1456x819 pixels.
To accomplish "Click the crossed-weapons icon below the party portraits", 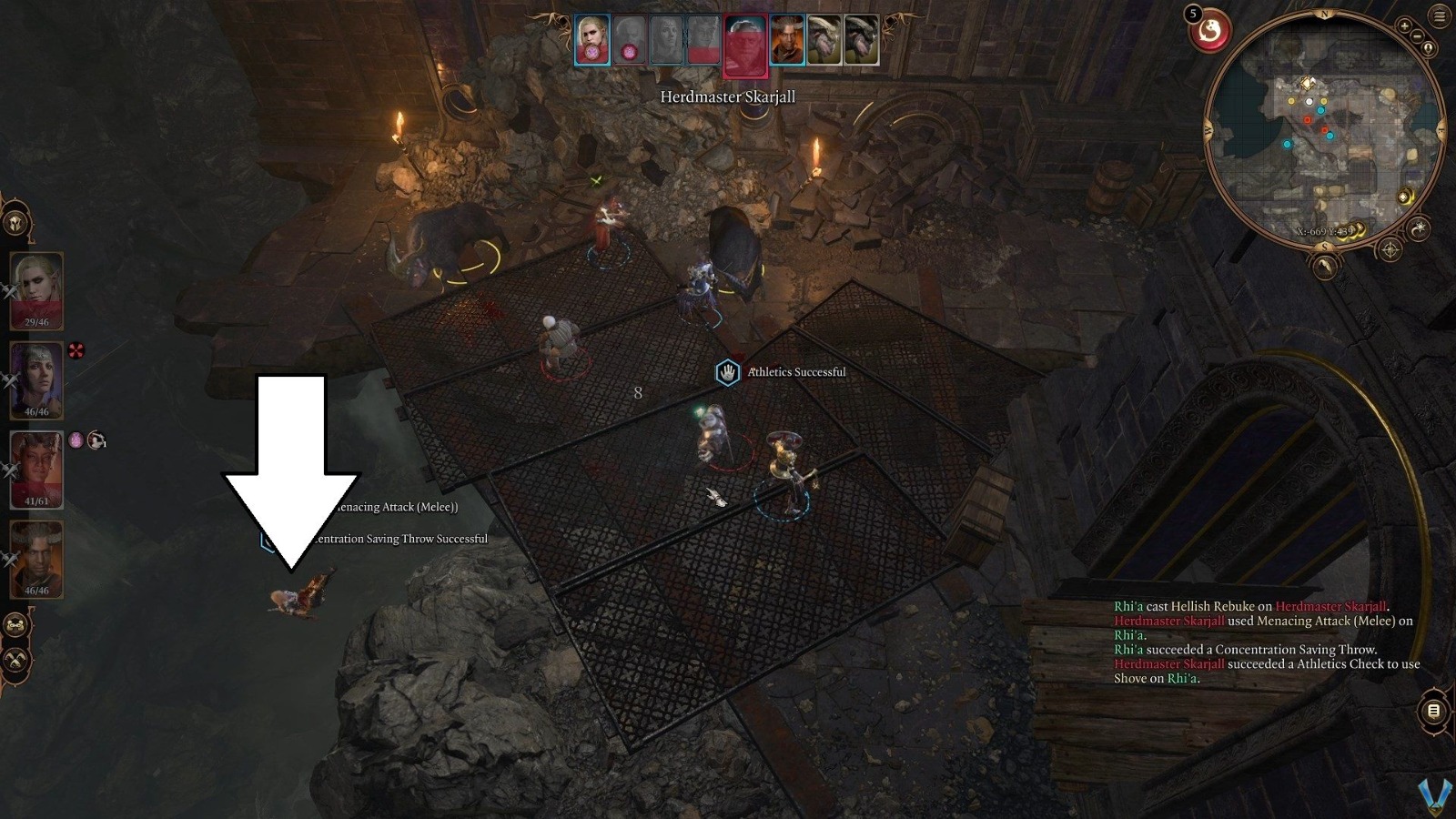I will click(x=15, y=658).
